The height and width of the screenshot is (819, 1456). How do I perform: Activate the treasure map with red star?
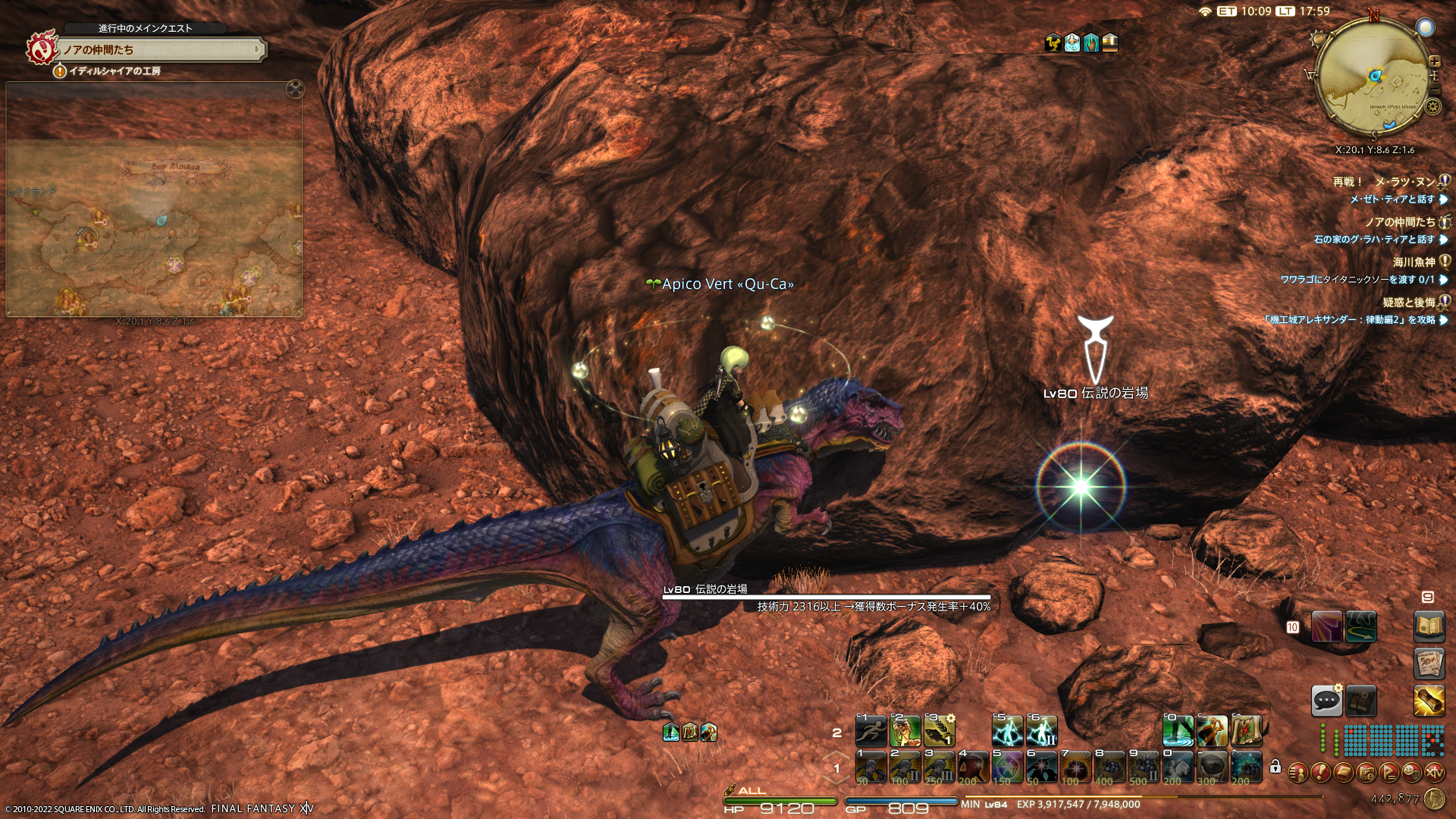pos(1246,732)
